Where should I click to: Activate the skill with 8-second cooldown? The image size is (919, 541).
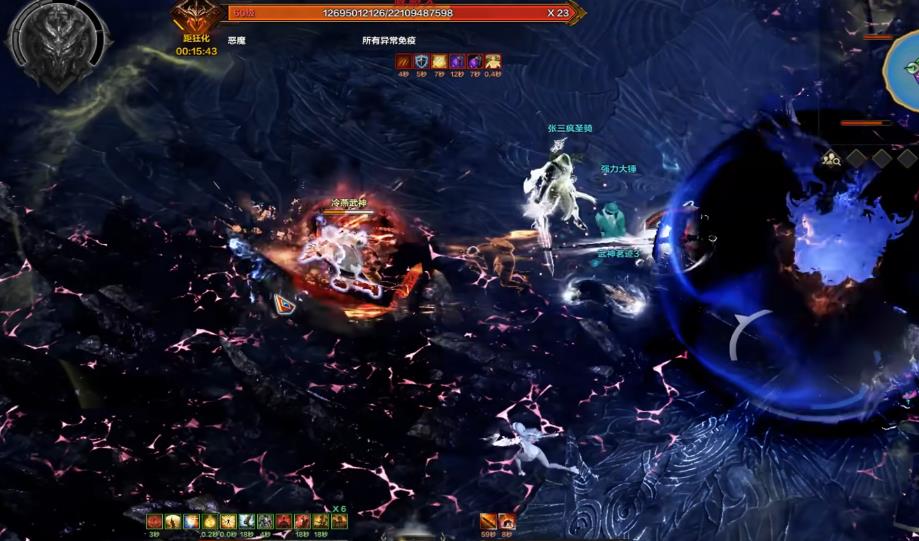[x=507, y=521]
